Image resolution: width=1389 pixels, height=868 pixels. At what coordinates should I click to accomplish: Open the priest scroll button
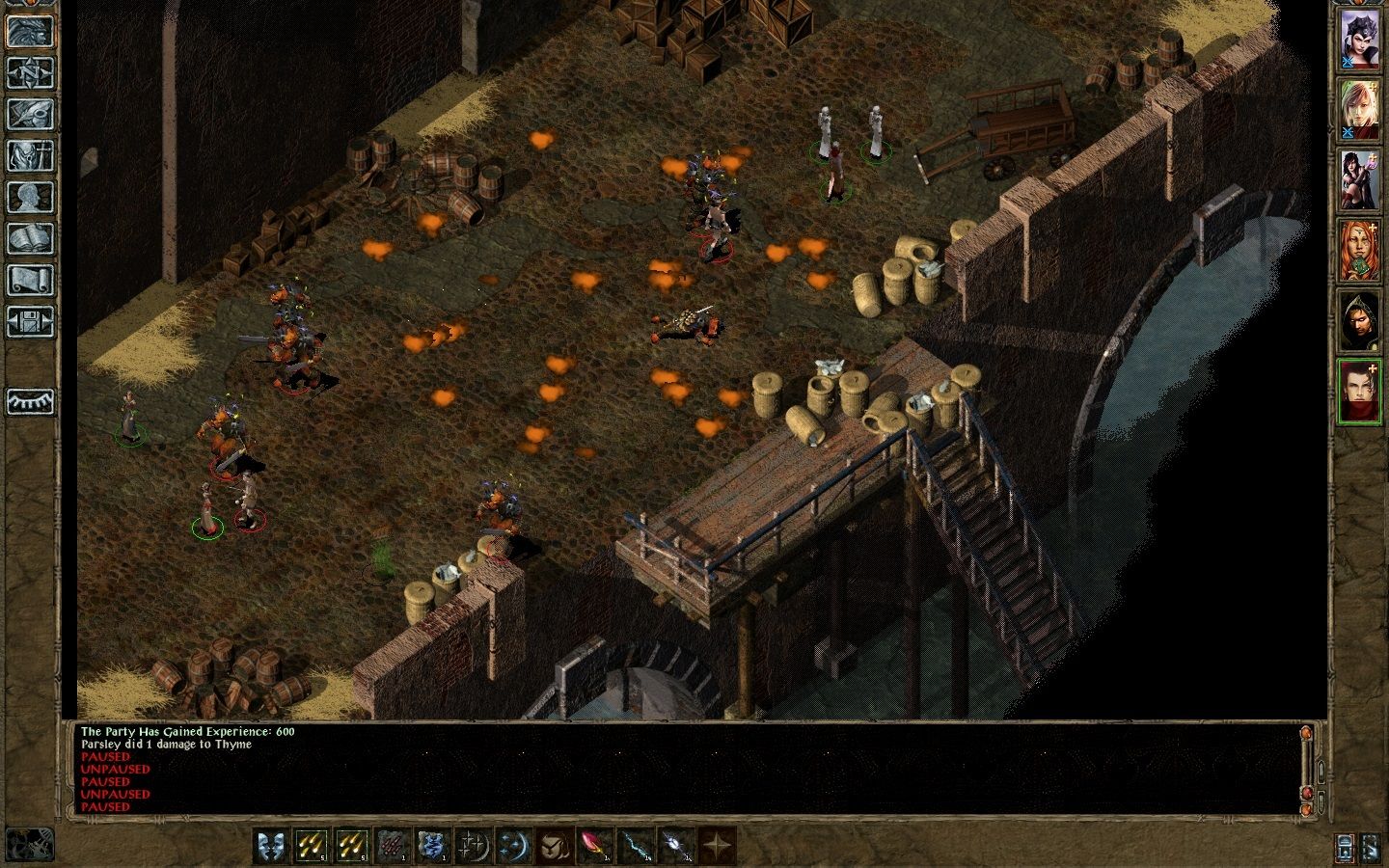[x=30, y=280]
